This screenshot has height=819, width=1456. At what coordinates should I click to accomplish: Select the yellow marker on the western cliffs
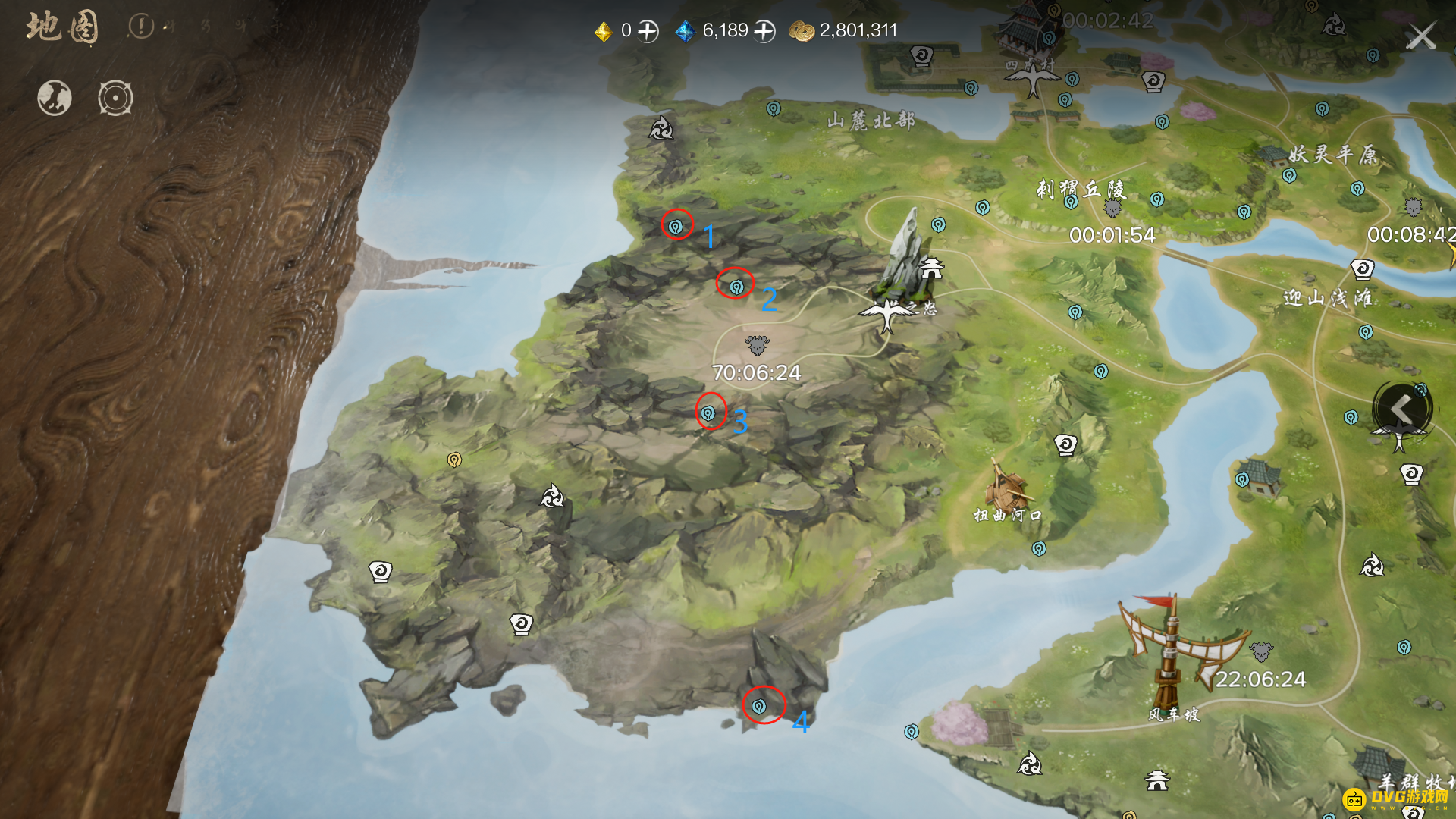[454, 460]
